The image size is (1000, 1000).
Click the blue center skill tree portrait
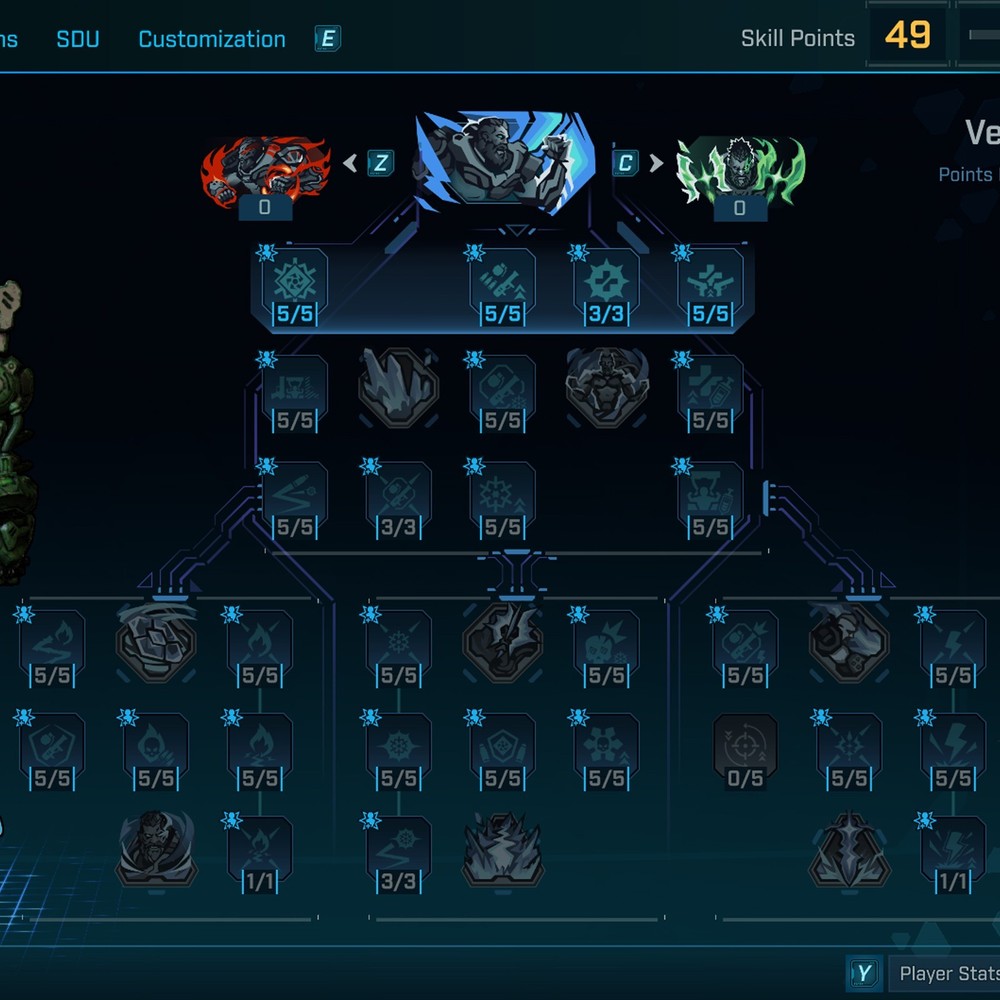504,160
